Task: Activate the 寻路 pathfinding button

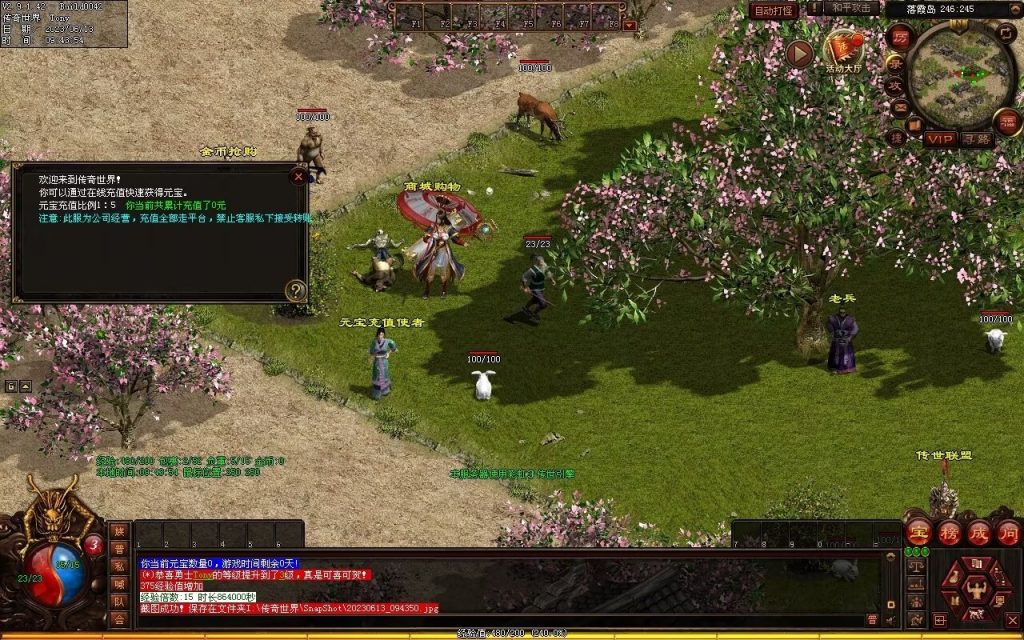Action: 977,139
